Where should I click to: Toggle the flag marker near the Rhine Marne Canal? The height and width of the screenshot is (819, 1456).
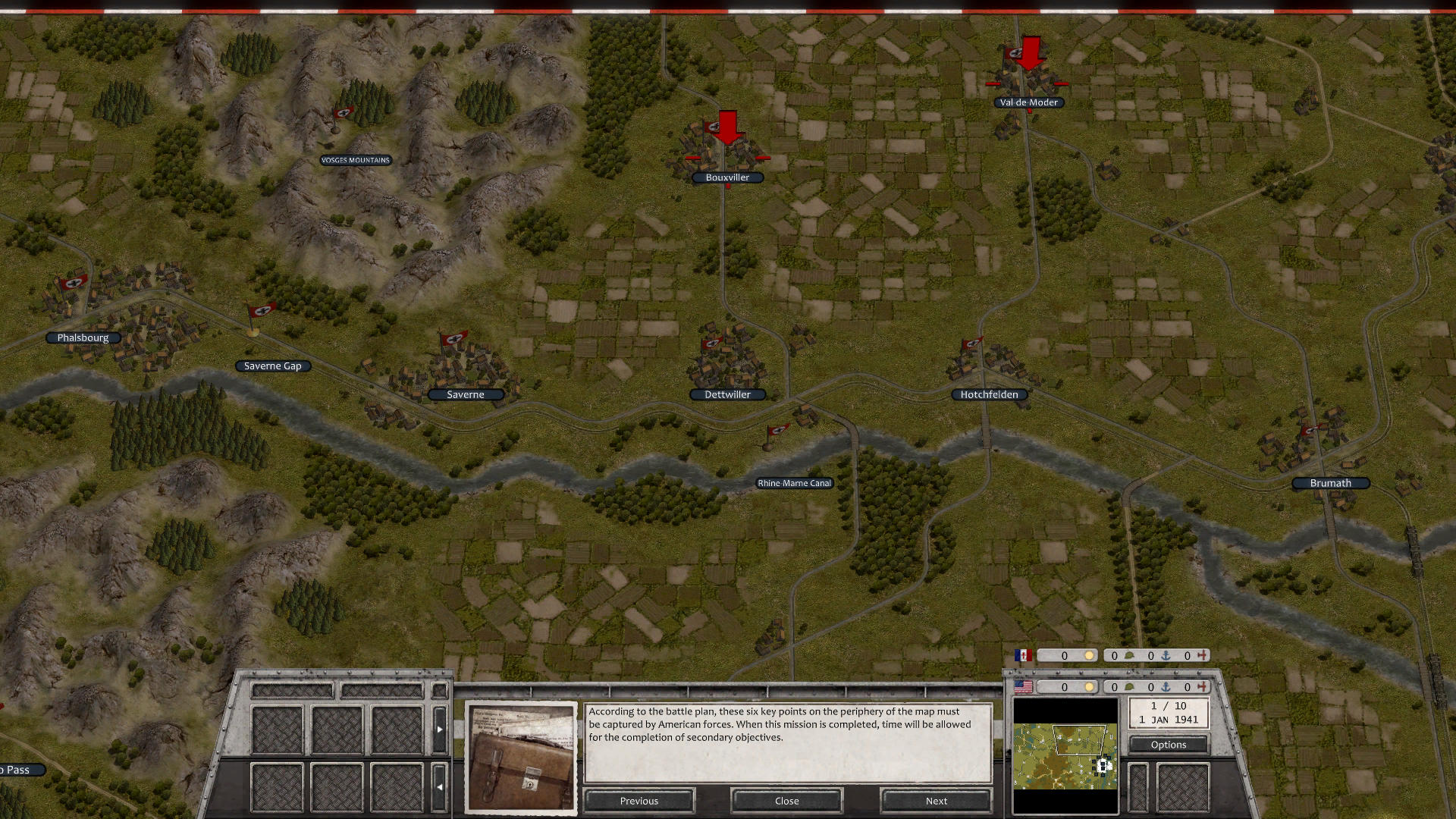click(x=778, y=431)
